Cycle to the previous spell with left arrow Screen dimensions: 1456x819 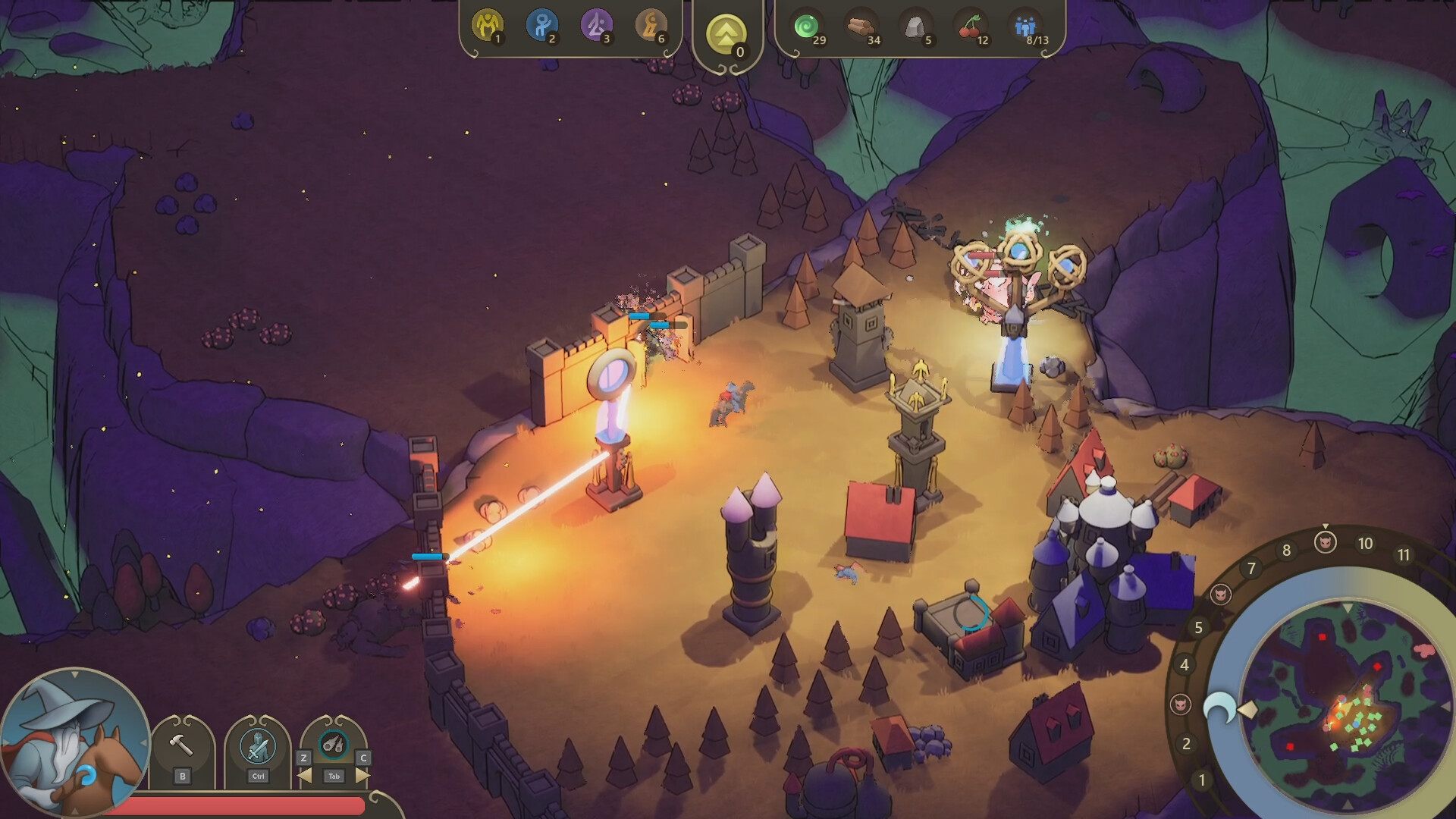coord(304,776)
